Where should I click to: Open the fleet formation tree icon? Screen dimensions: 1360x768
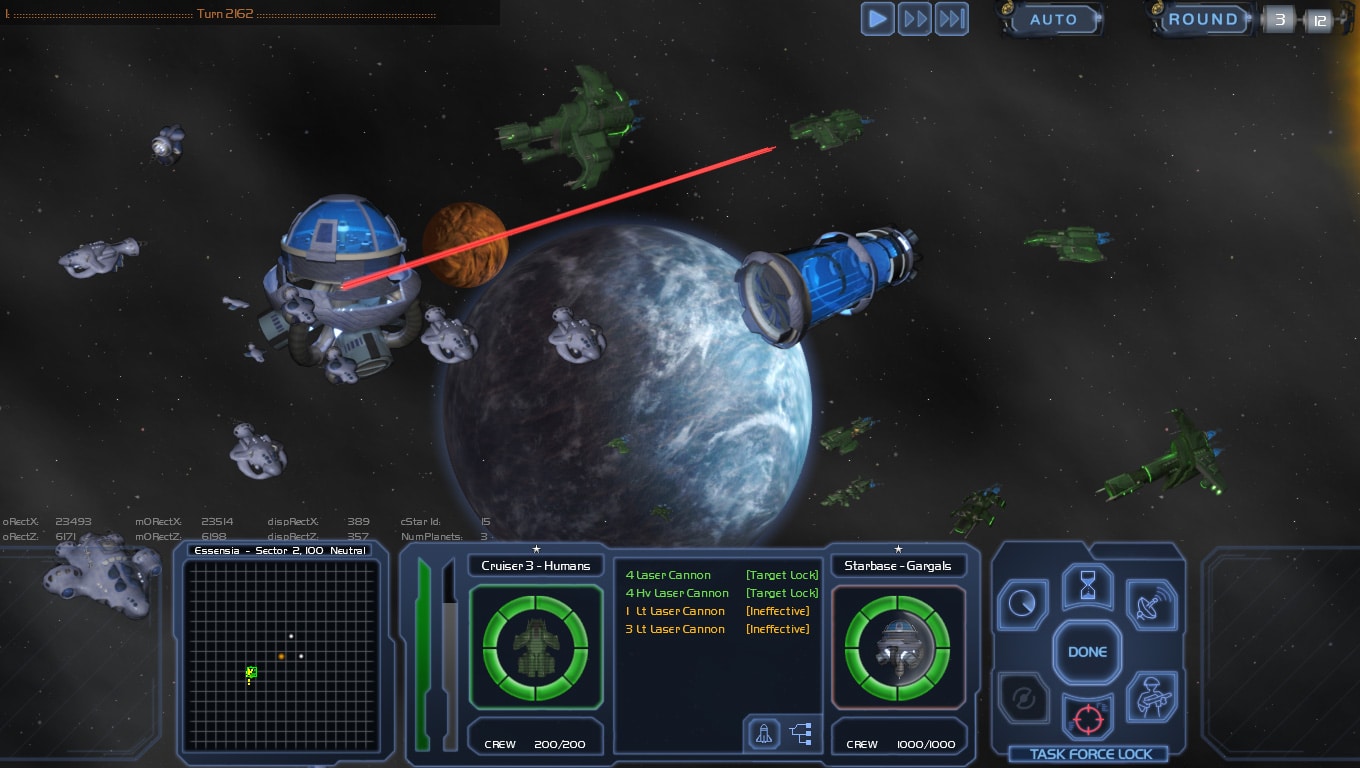(x=799, y=733)
